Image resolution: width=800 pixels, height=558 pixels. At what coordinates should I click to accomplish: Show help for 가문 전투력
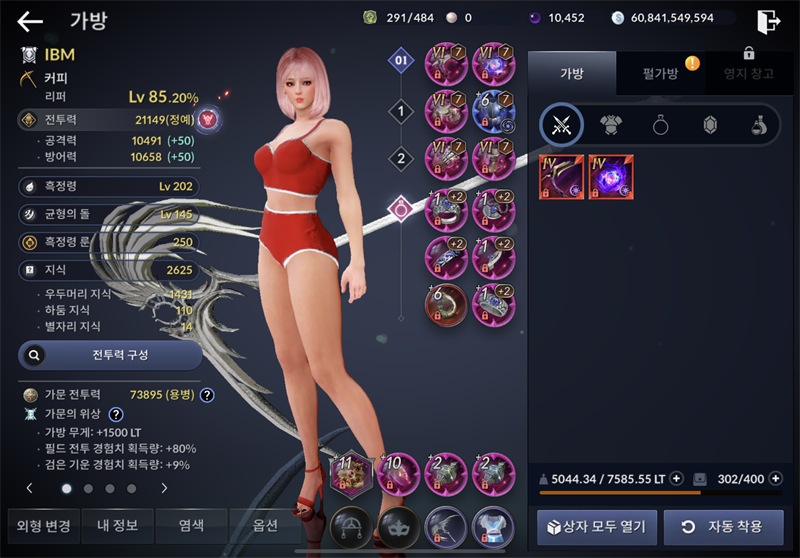point(207,395)
